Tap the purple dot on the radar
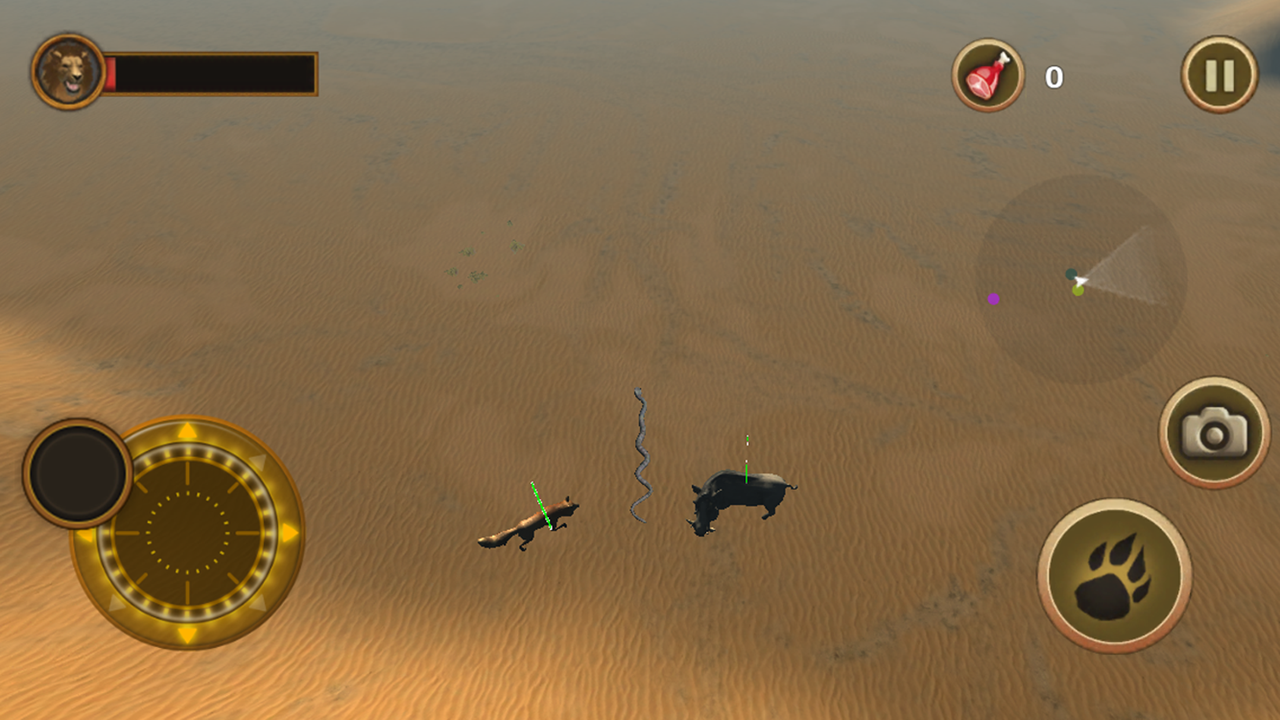Image resolution: width=1280 pixels, height=720 pixels. tap(994, 298)
